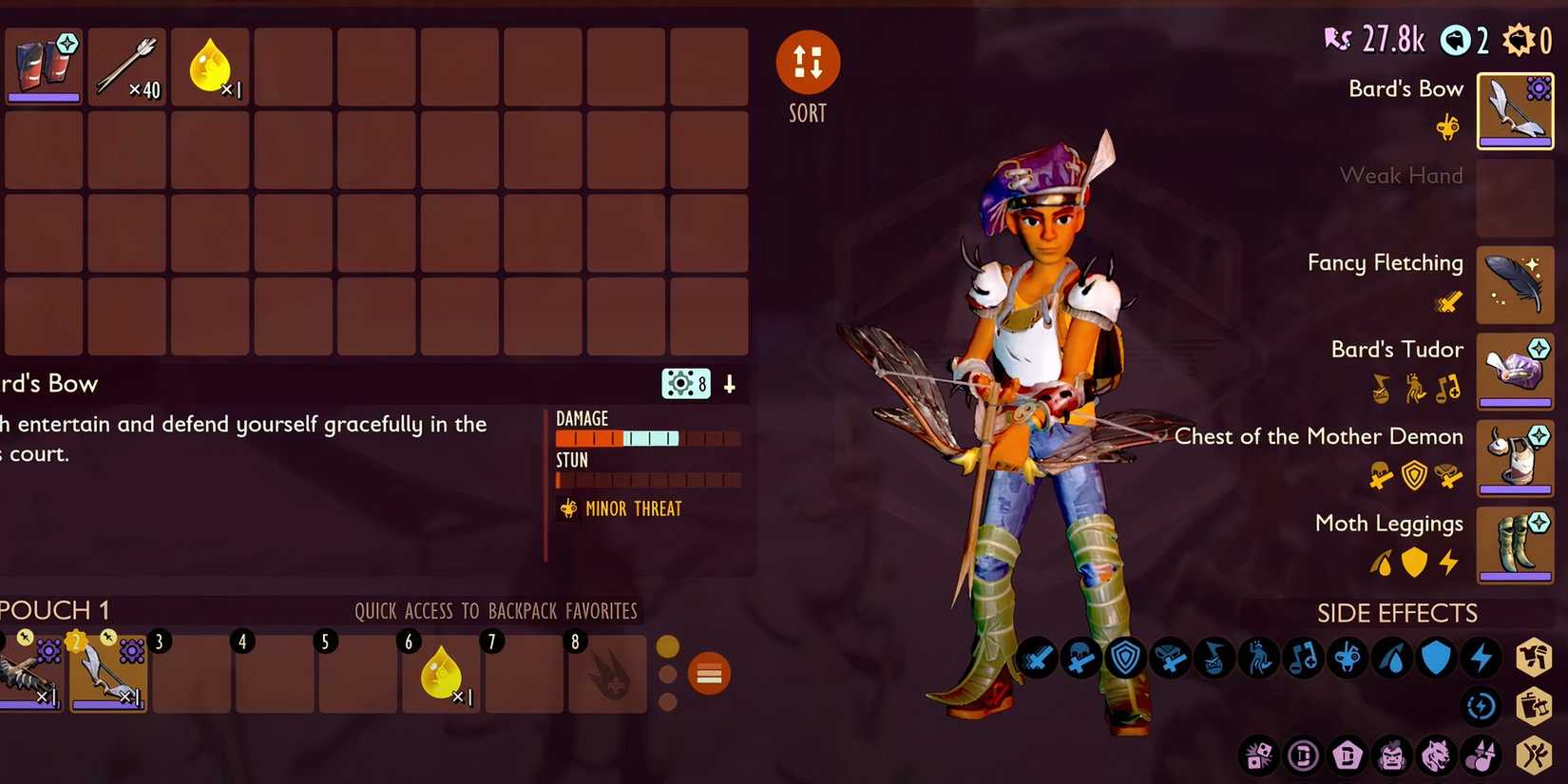
Task: Select the music note side effect icon
Action: click(x=1303, y=658)
